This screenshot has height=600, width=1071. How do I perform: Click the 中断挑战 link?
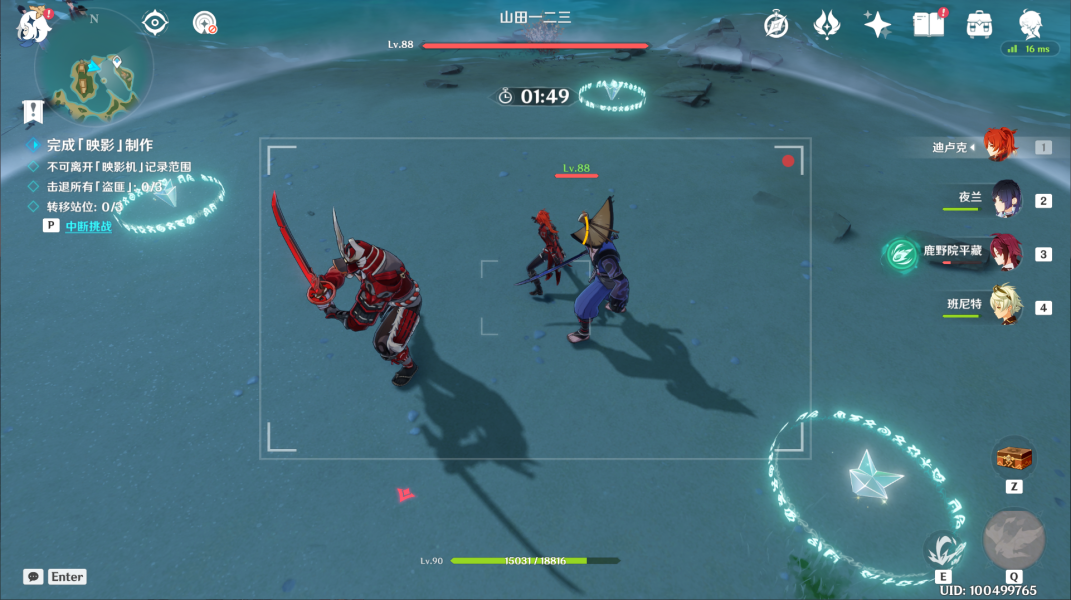pyautogui.click(x=88, y=226)
